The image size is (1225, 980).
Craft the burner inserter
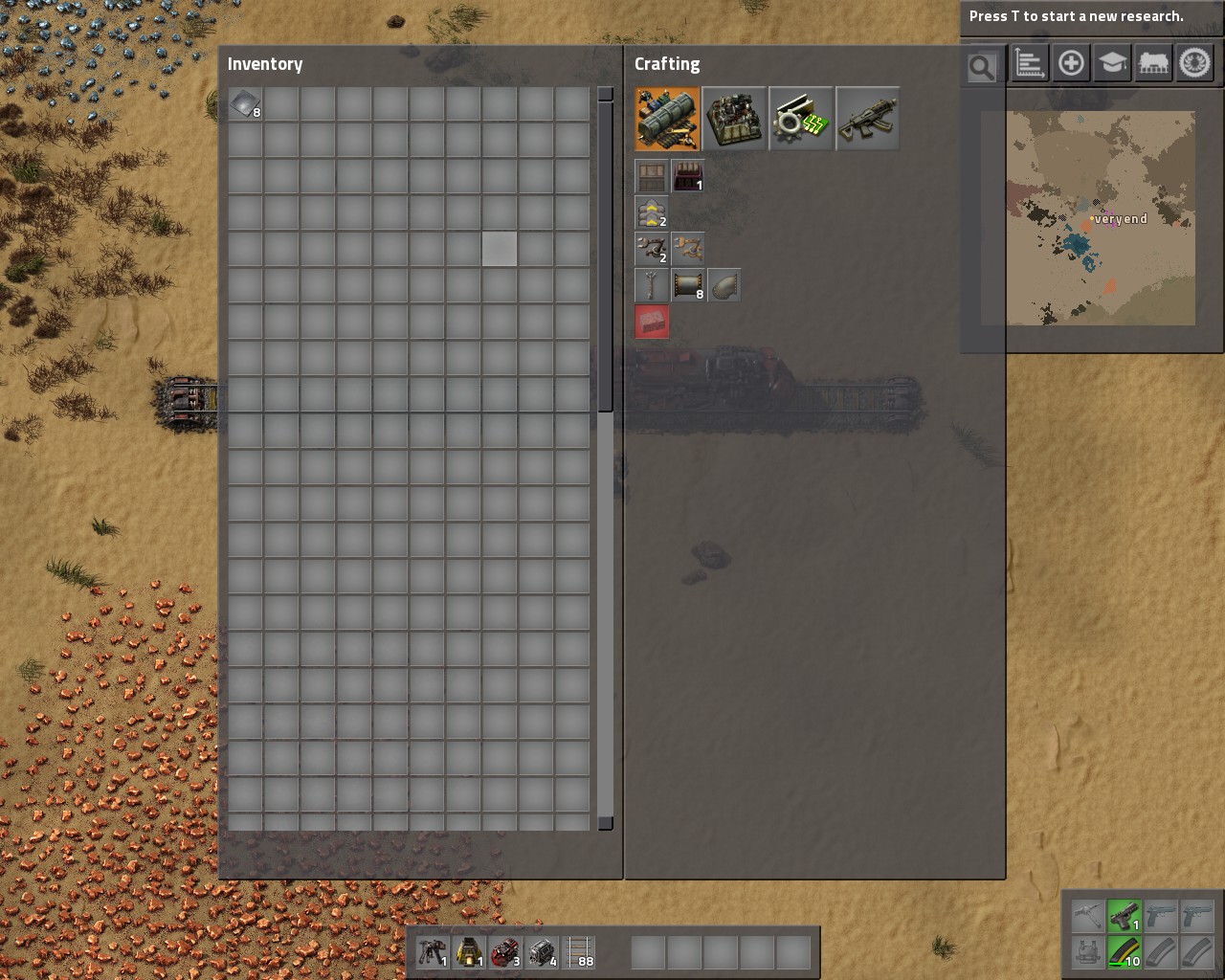(x=652, y=249)
